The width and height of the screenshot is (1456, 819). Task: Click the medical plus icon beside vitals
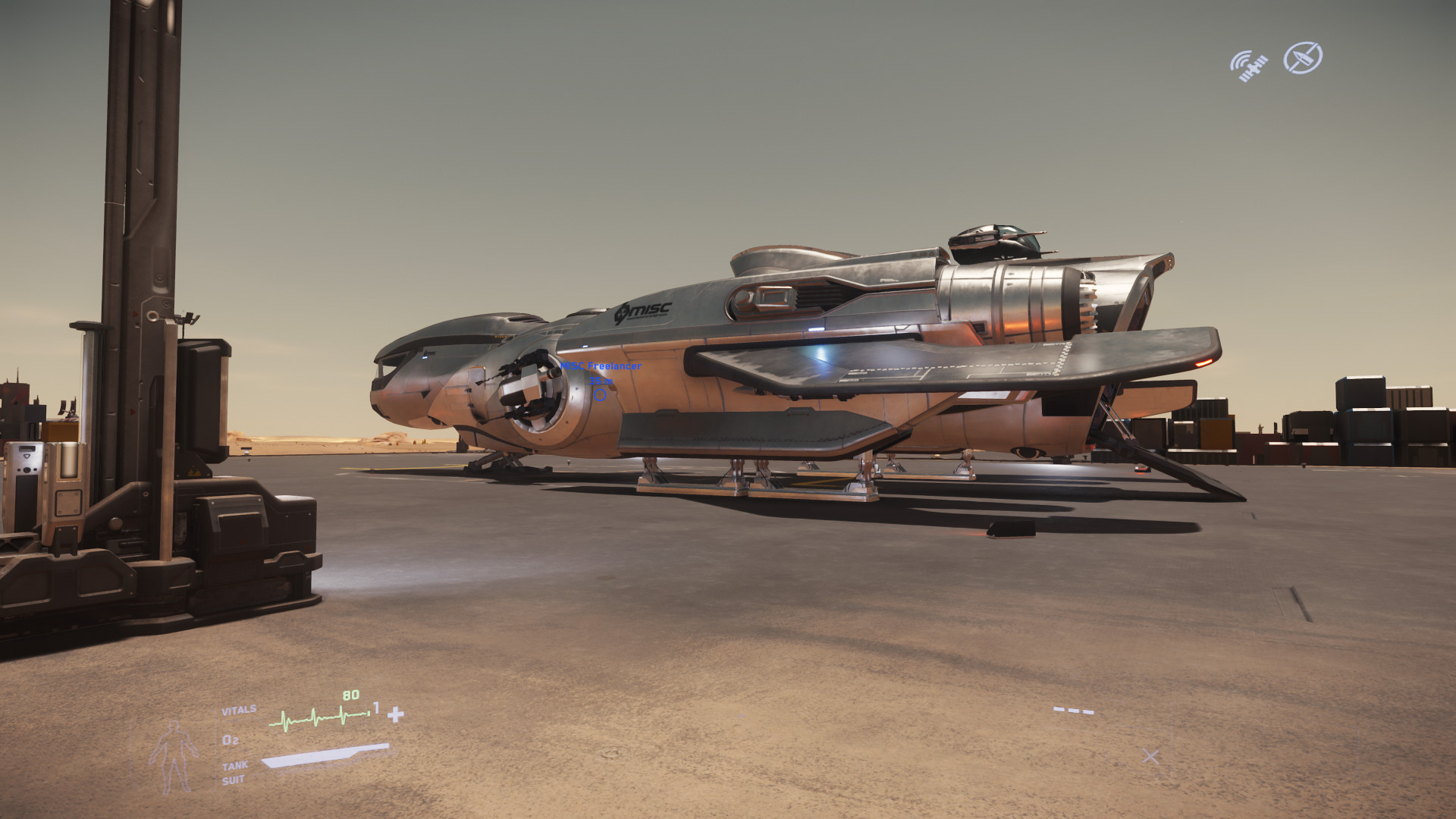pyautogui.click(x=396, y=714)
